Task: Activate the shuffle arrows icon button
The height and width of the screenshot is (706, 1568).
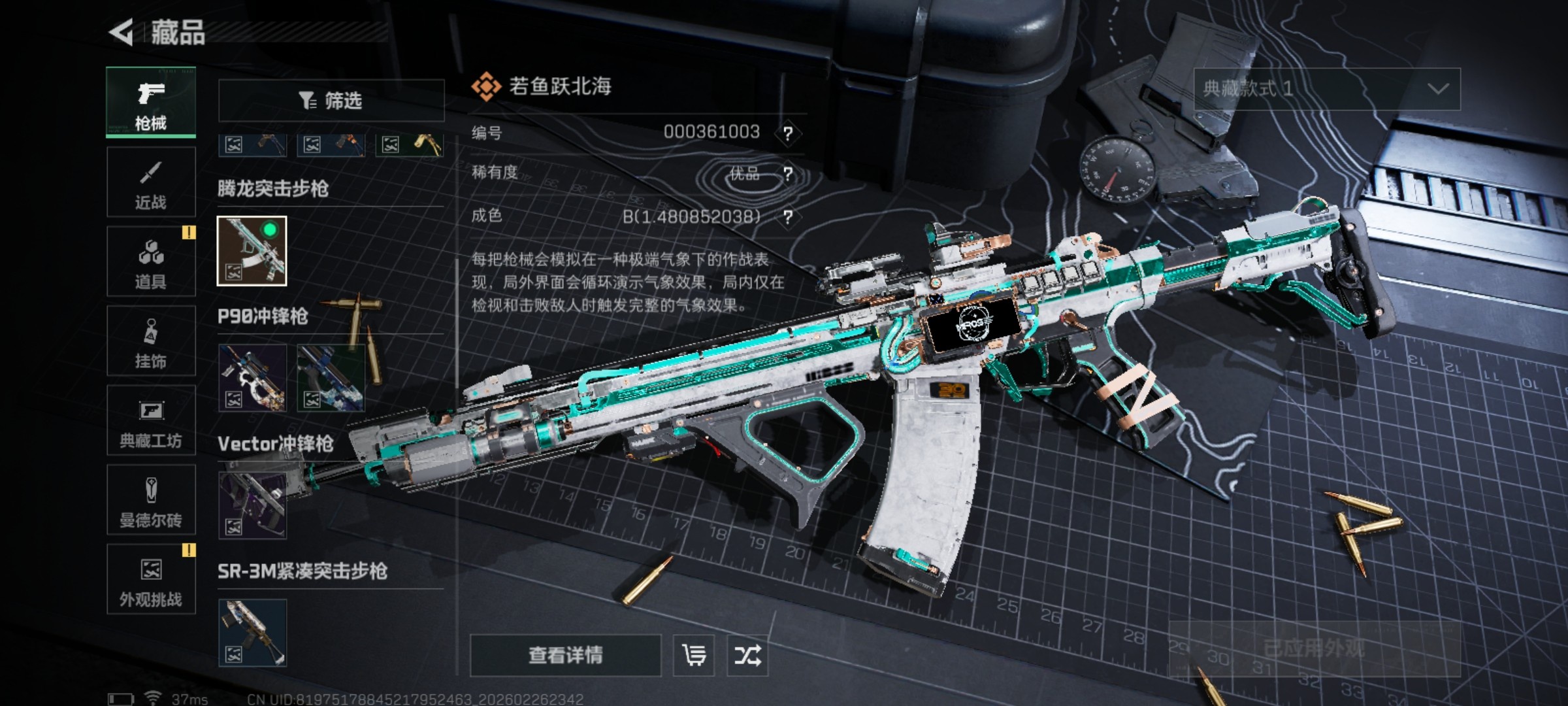Action: click(747, 655)
